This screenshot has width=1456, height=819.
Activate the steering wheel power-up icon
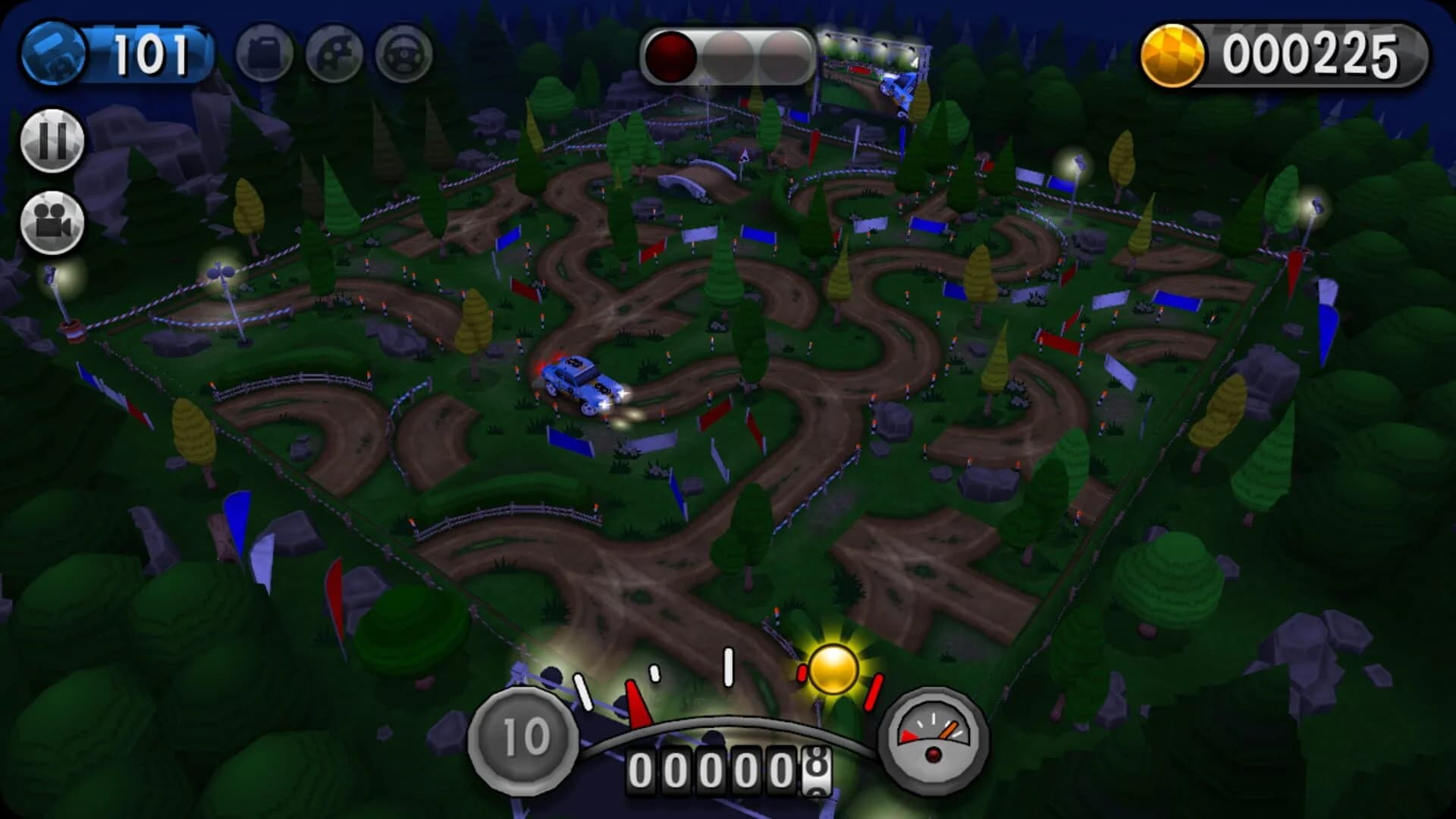click(404, 53)
